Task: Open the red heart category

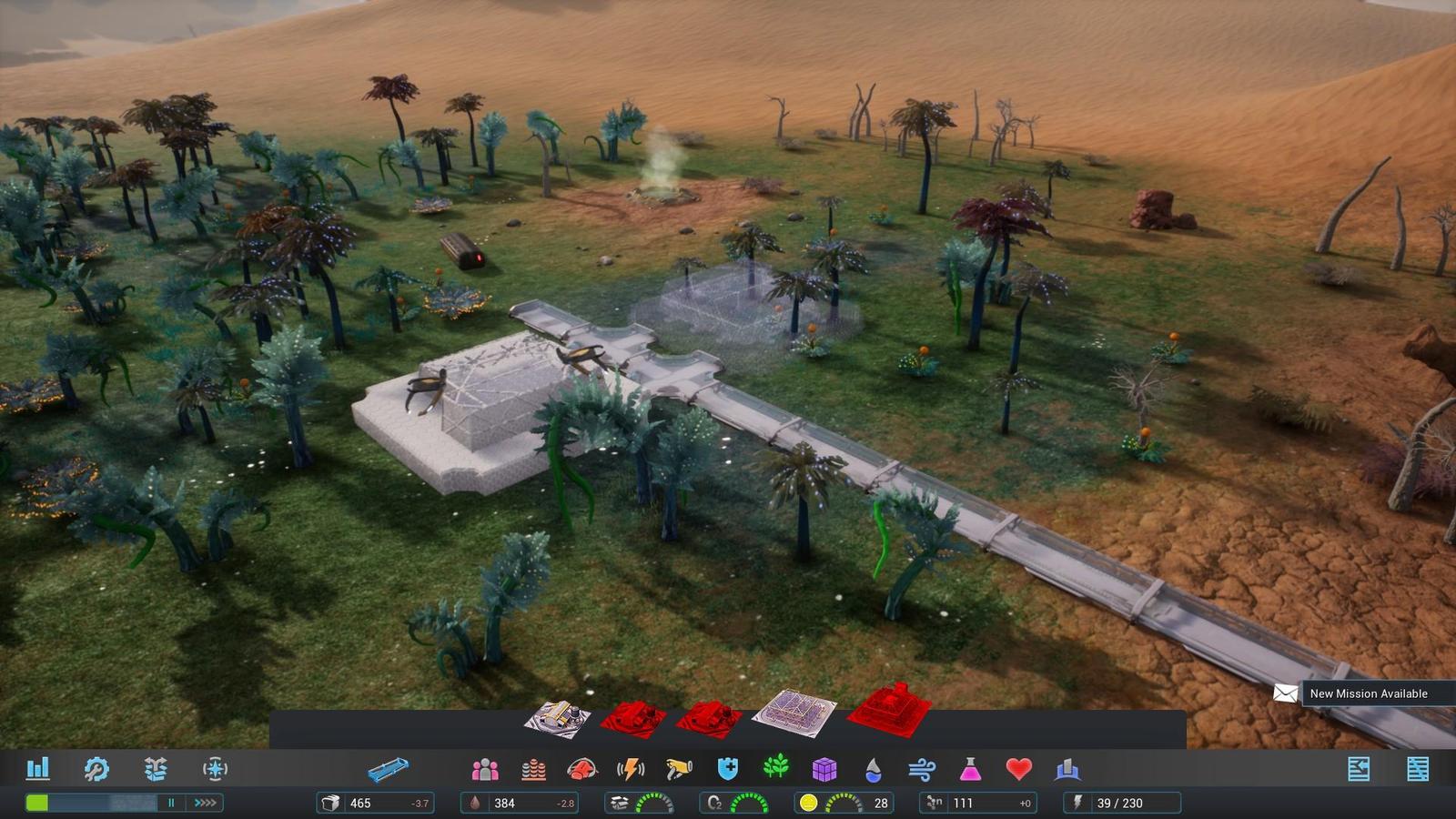Action: click(1018, 770)
